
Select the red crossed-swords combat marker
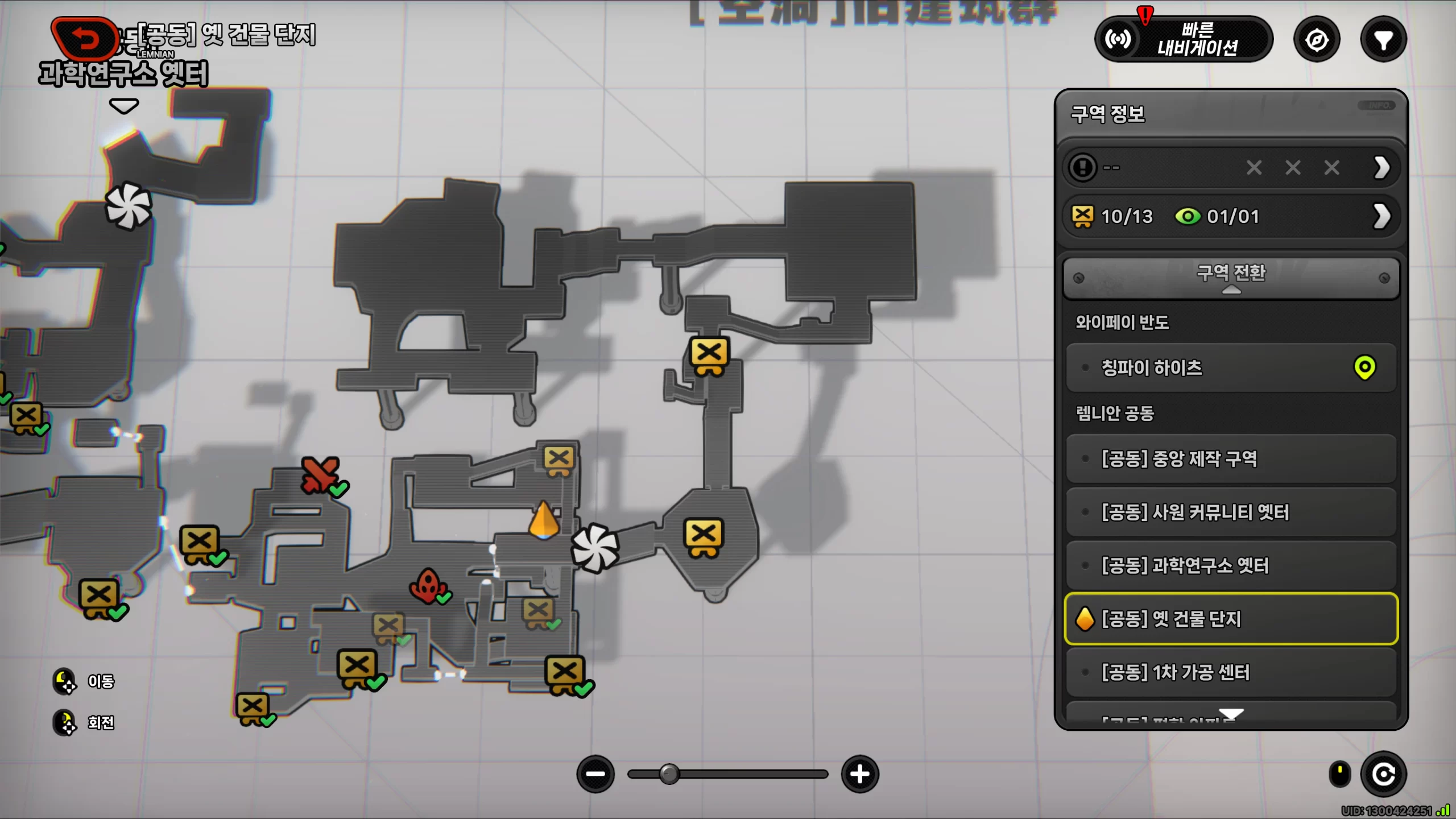click(320, 474)
